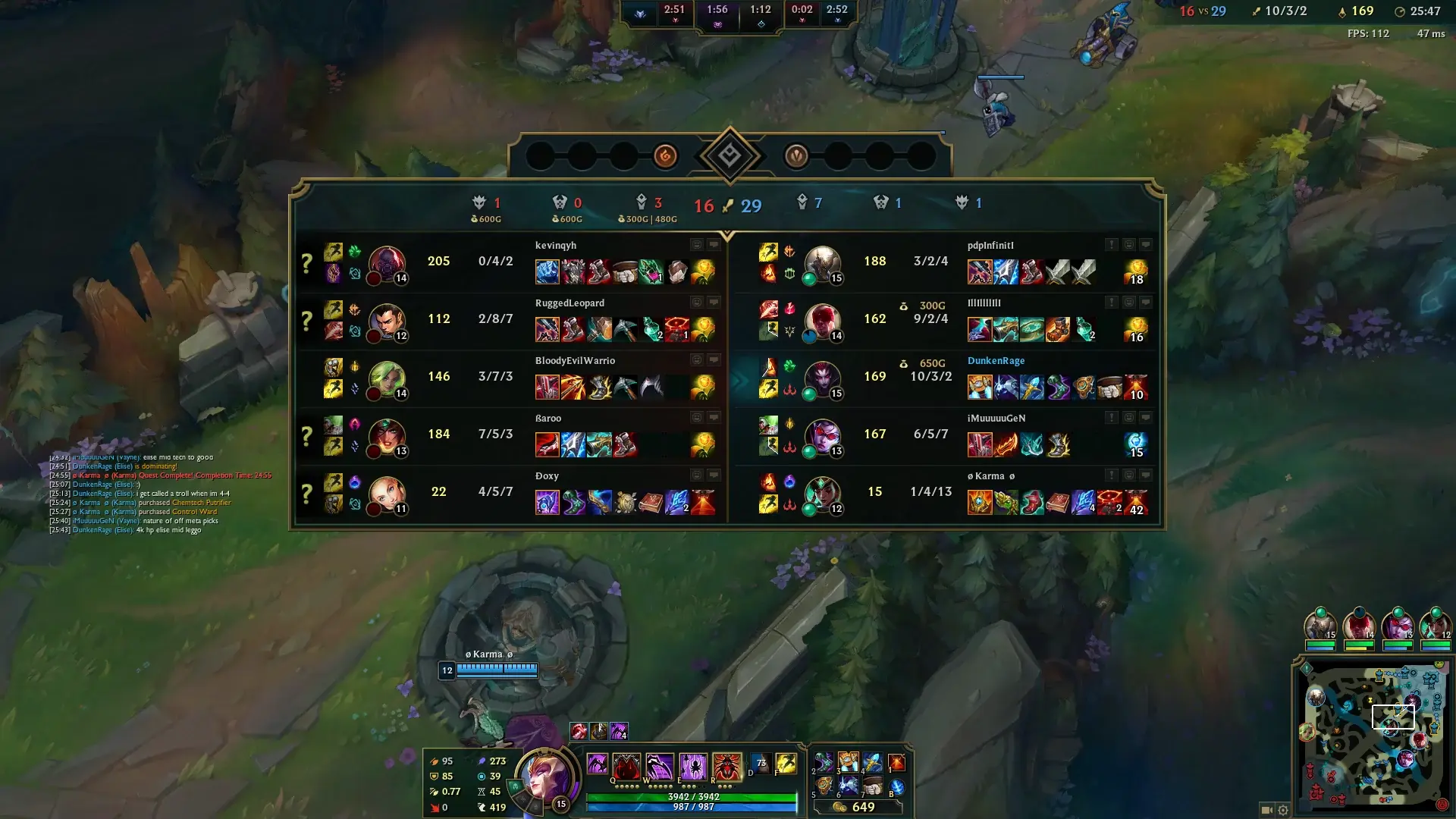Open the minimap settings gear

(x=1283, y=809)
